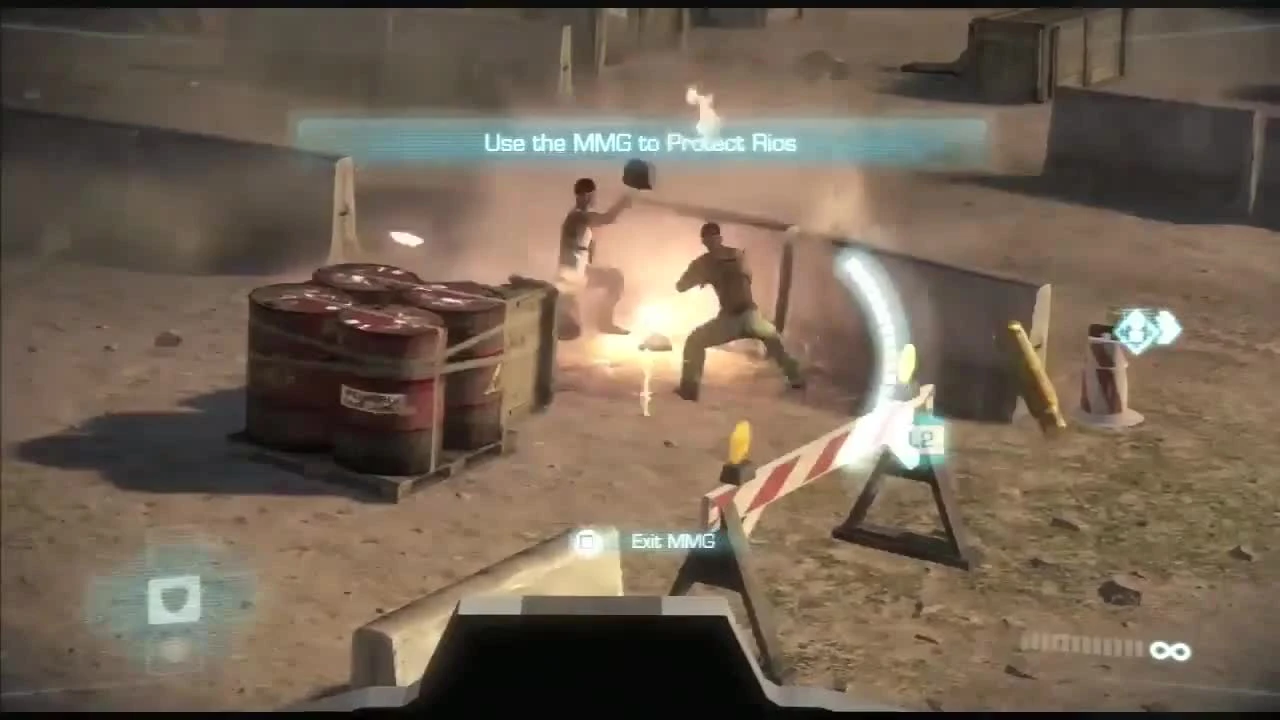Click the yellow heat indicator pip on the gauge

point(906,360)
